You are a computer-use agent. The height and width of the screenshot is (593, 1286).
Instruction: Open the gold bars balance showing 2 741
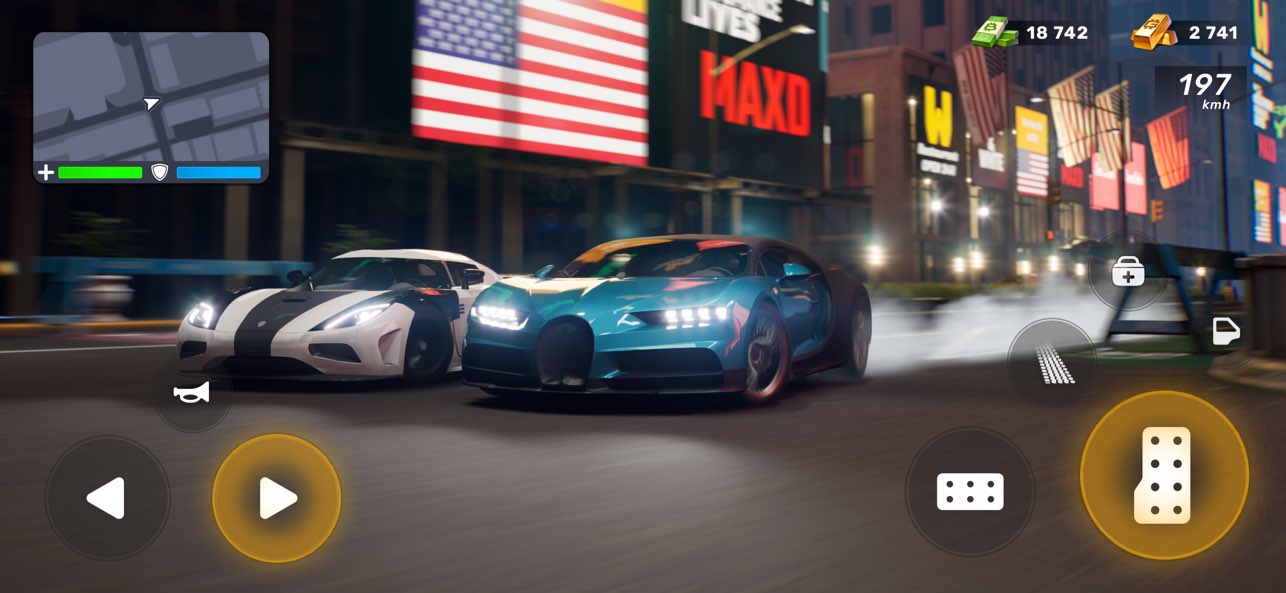1187,33
